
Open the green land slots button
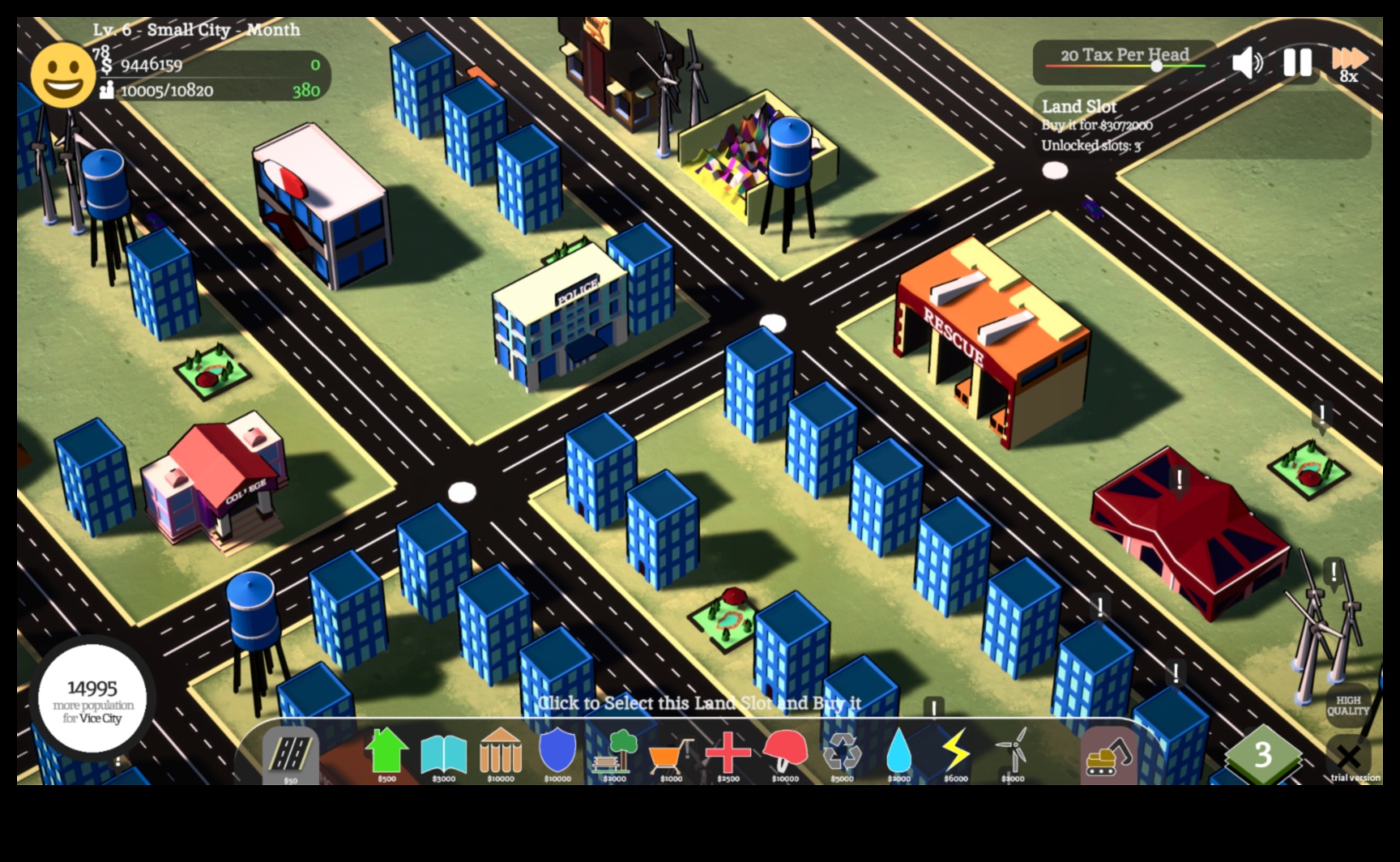click(1263, 754)
